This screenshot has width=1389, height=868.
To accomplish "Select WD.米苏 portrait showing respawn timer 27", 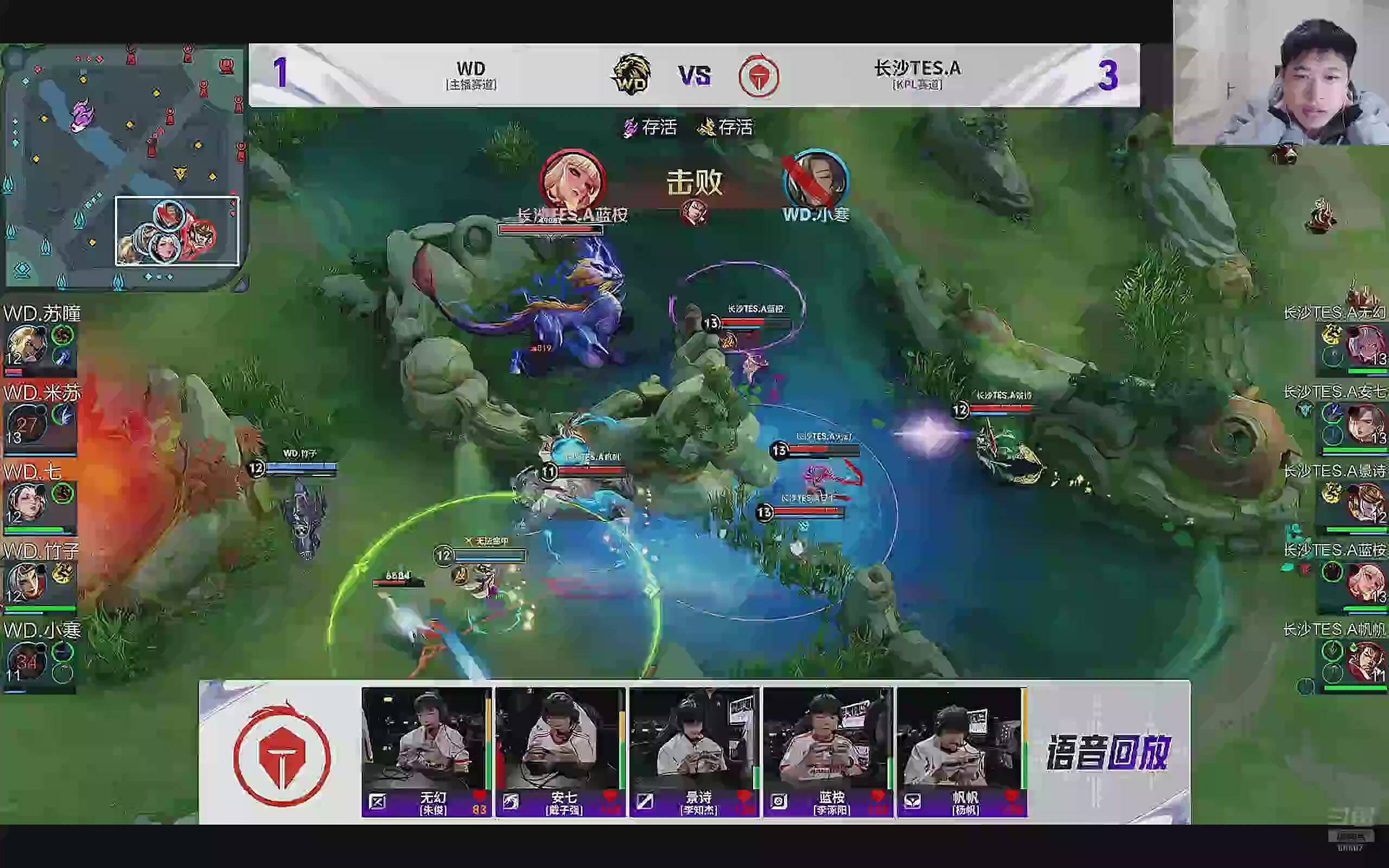I will [x=26, y=424].
